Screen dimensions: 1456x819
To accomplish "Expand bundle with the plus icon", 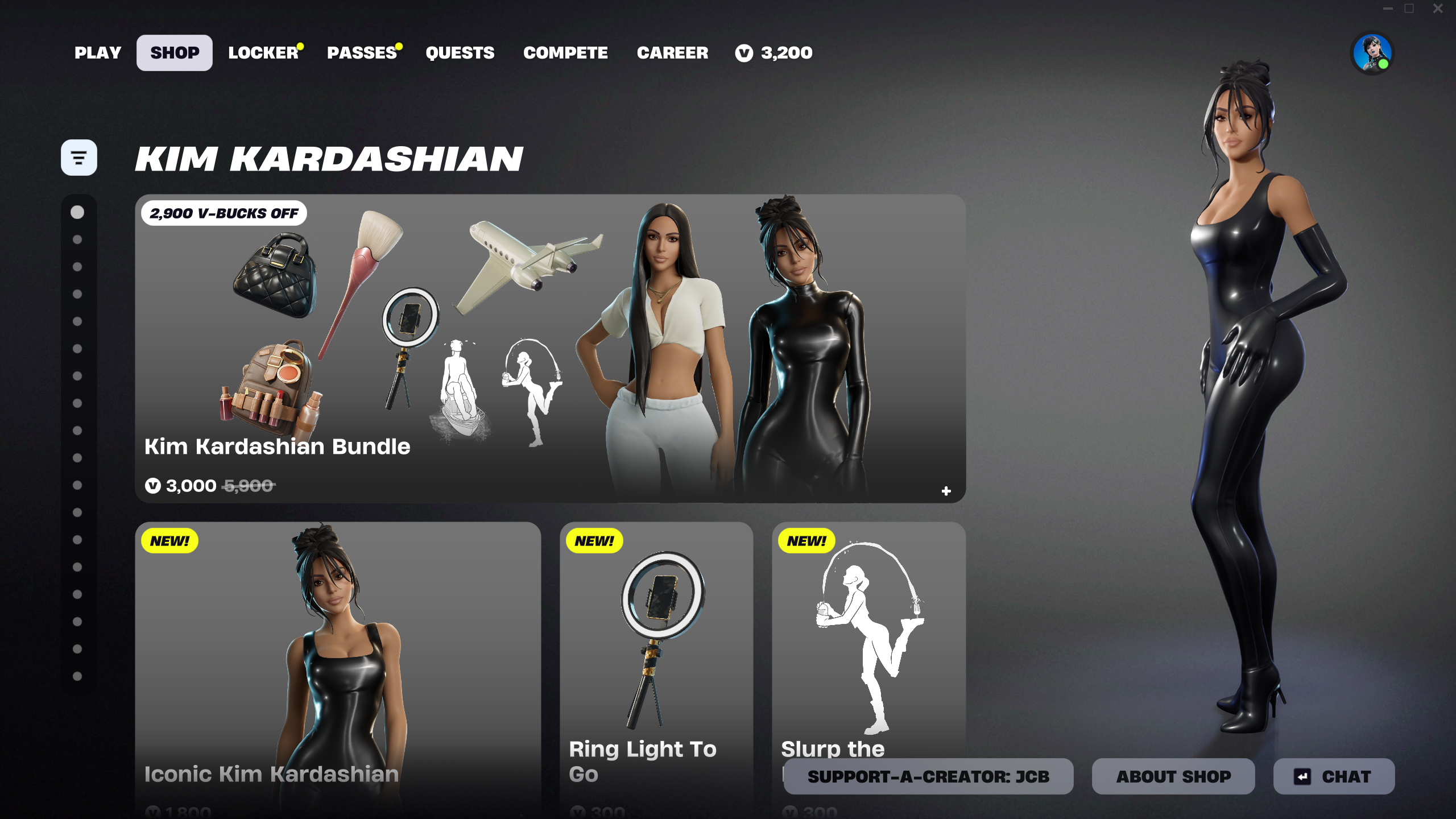I will point(946,491).
